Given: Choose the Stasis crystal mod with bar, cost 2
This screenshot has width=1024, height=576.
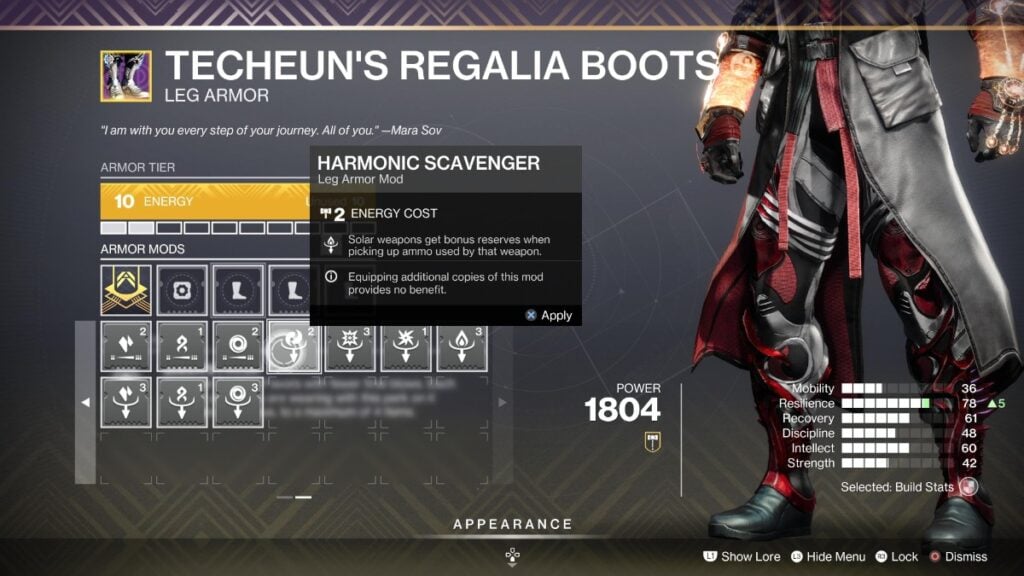Looking at the screenshot, I should tap(126, 347).
